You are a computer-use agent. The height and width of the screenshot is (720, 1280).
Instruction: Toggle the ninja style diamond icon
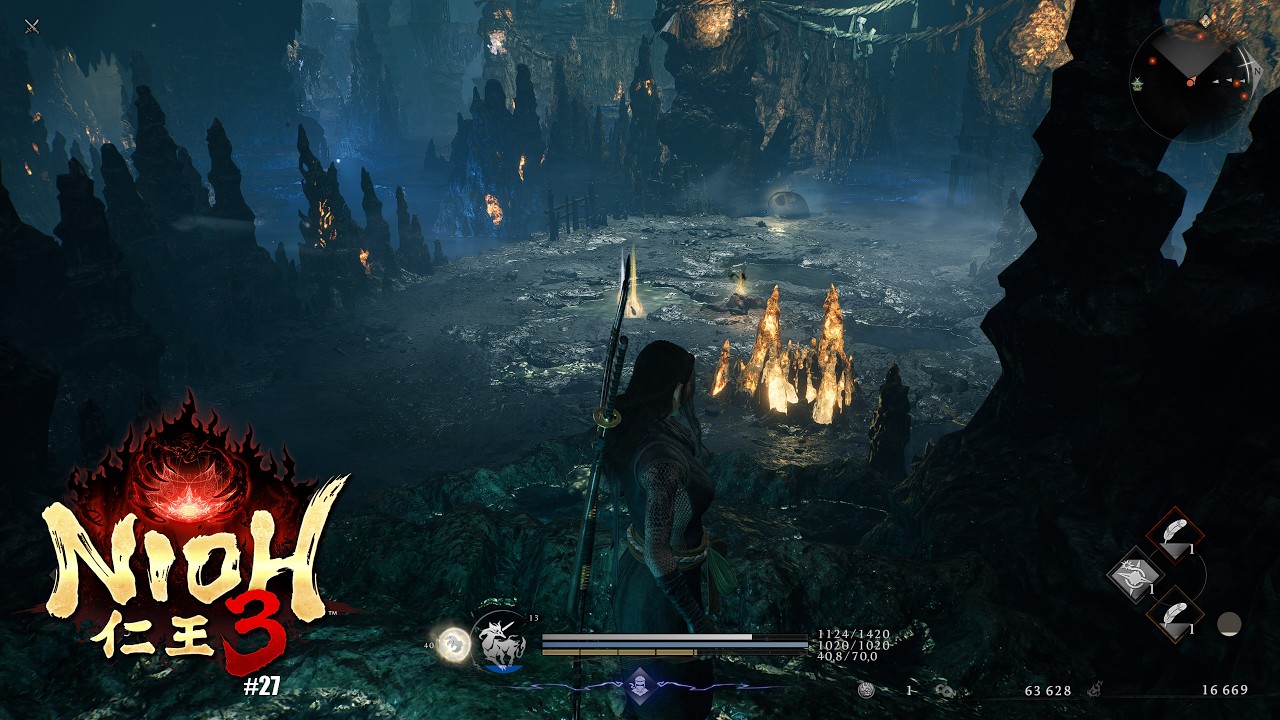click(x=640, y=685)
